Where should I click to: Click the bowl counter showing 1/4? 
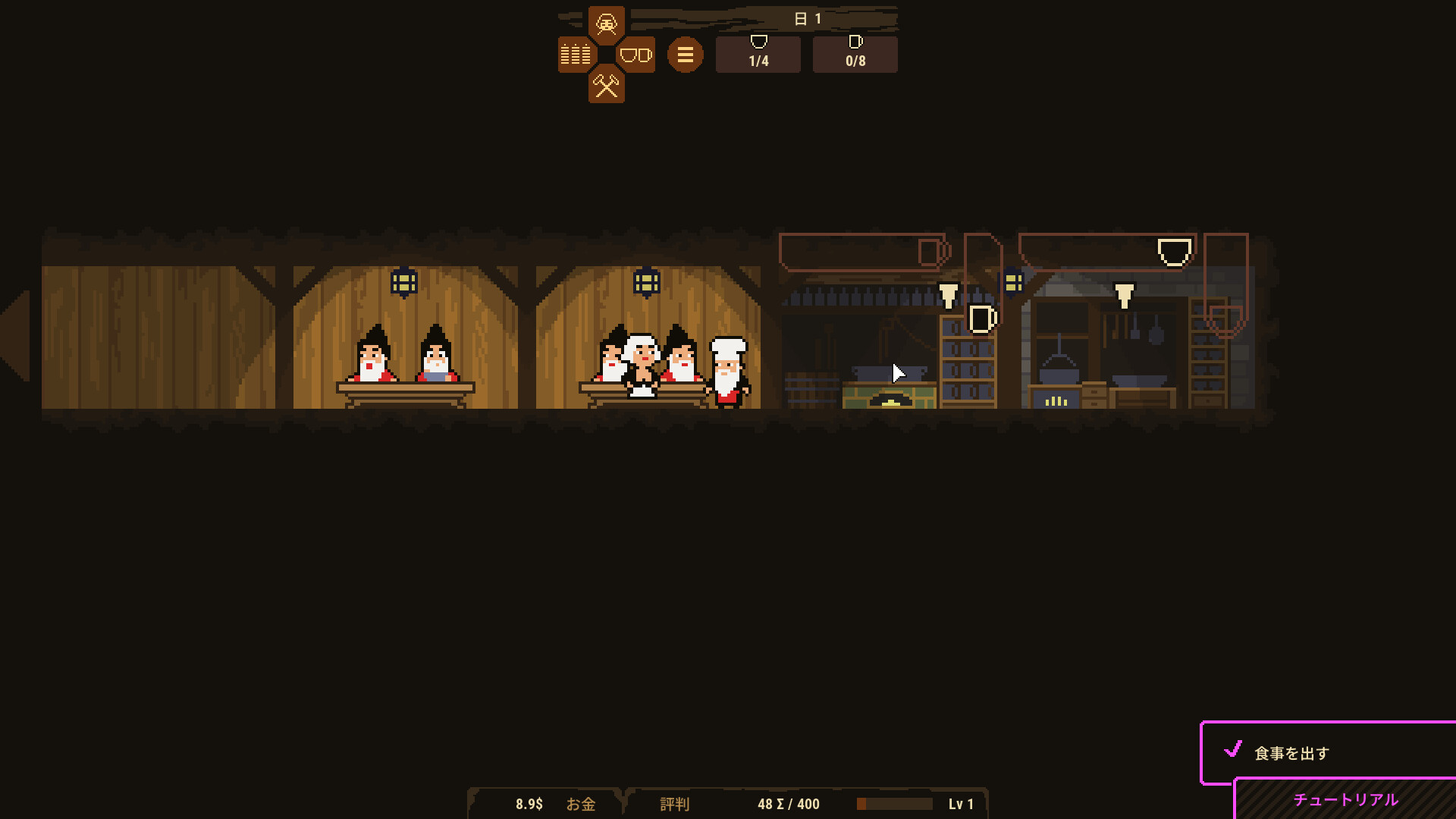coord(757,54)
